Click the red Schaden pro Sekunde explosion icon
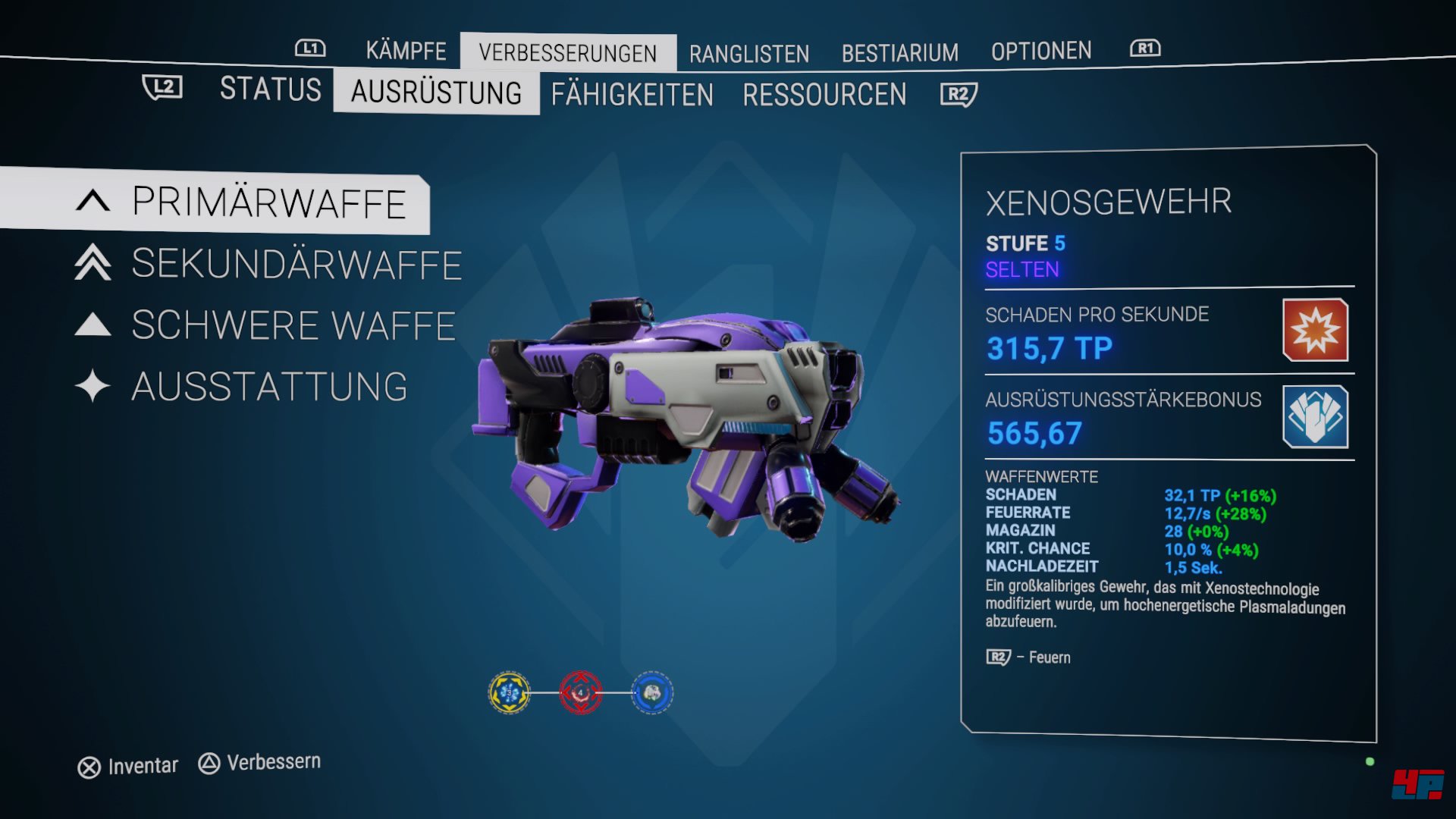Viewport: 1456px width, 819px height. [1315, 331]
